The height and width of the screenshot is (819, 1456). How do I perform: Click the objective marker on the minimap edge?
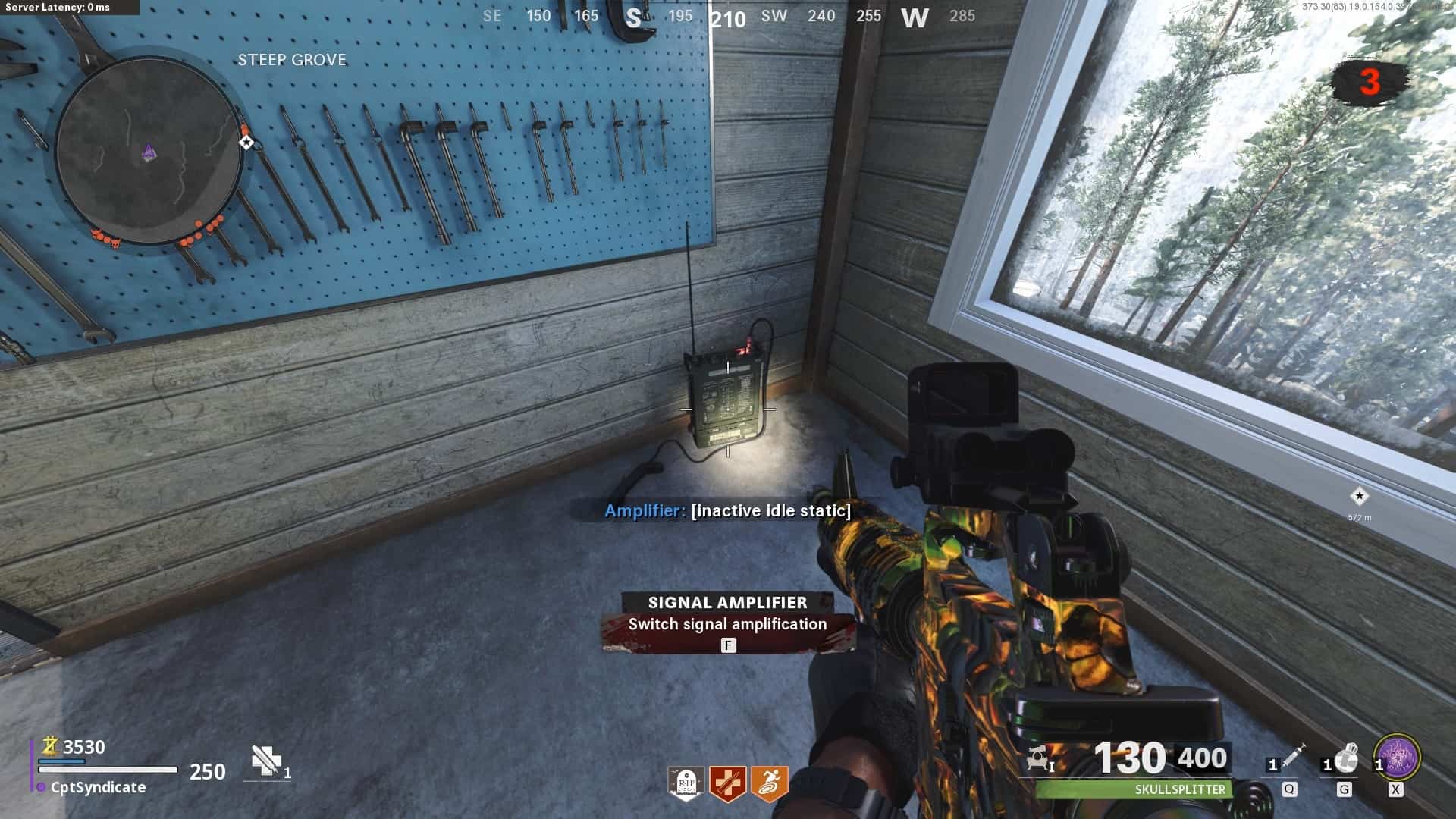(246, 142)
